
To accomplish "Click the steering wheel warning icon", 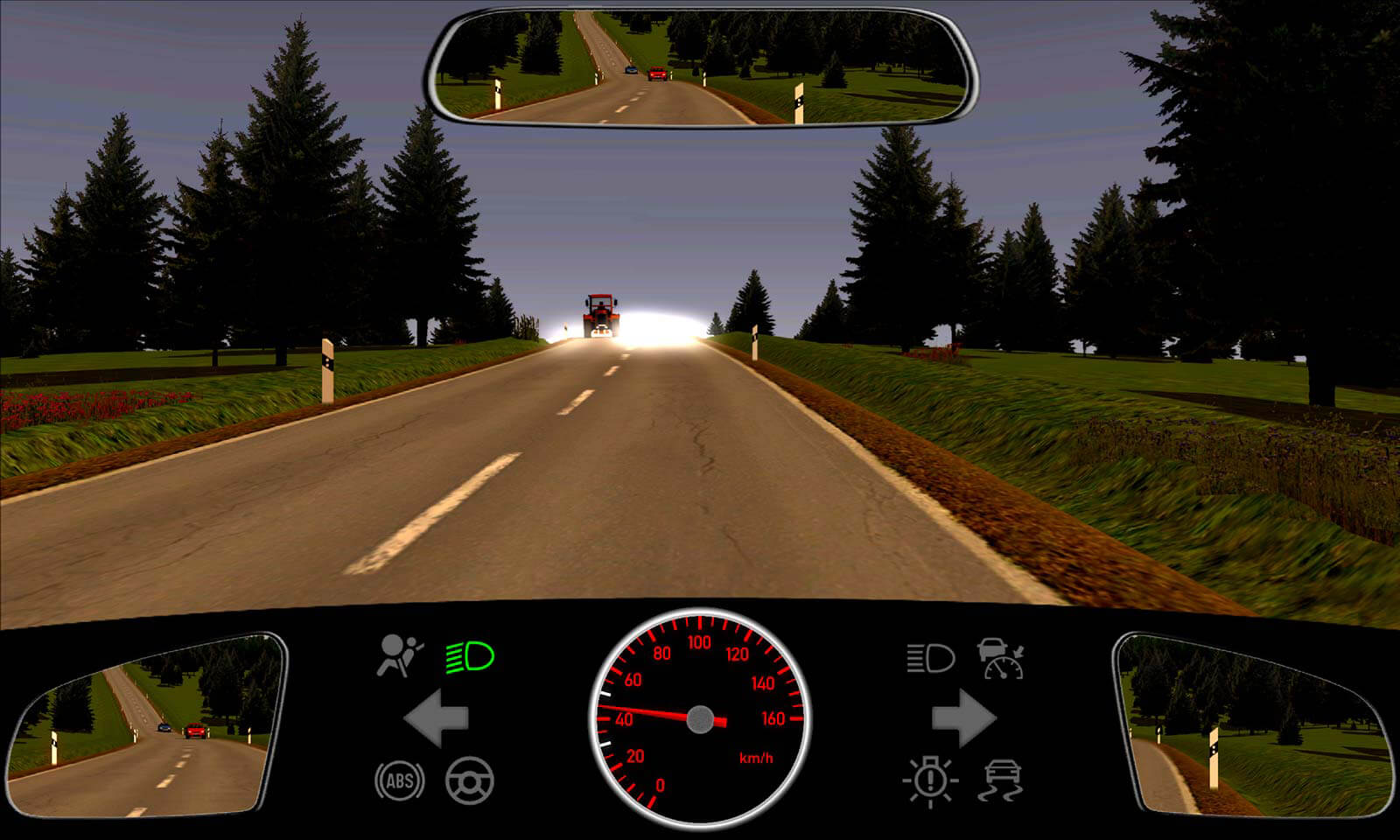I will click(470, 780).
